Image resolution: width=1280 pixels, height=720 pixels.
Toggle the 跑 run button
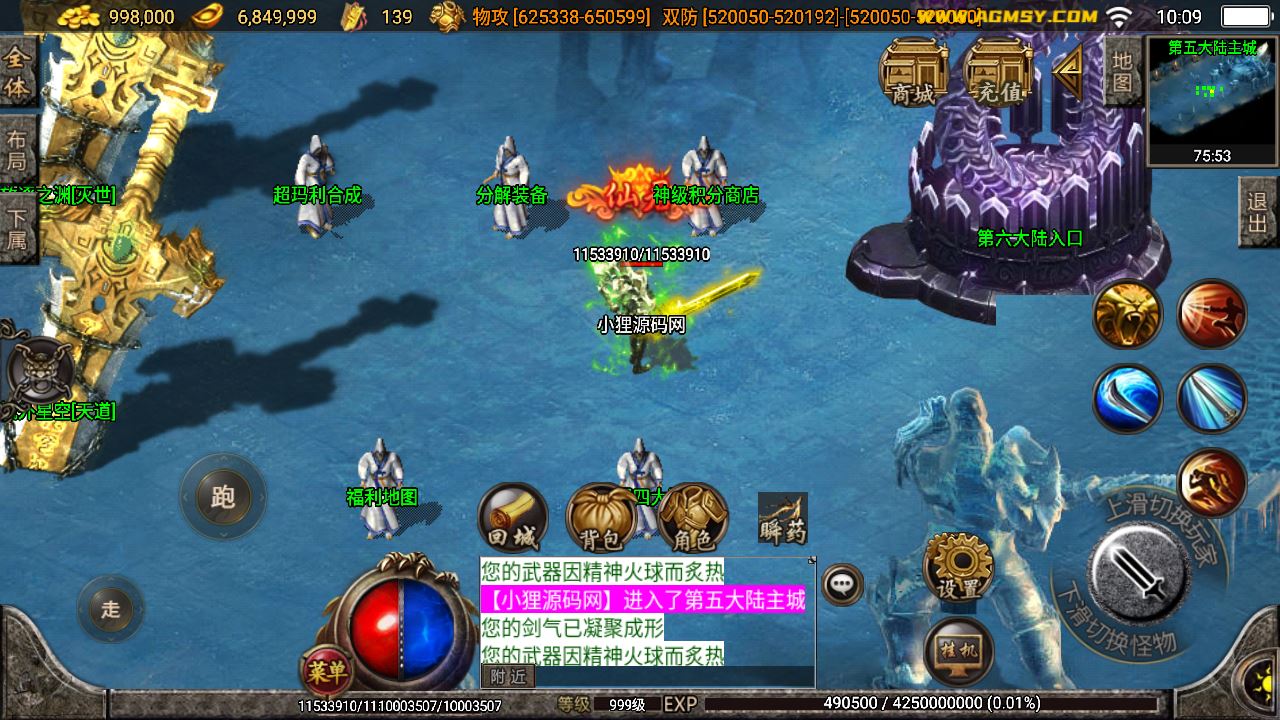[x=223, y=497]
